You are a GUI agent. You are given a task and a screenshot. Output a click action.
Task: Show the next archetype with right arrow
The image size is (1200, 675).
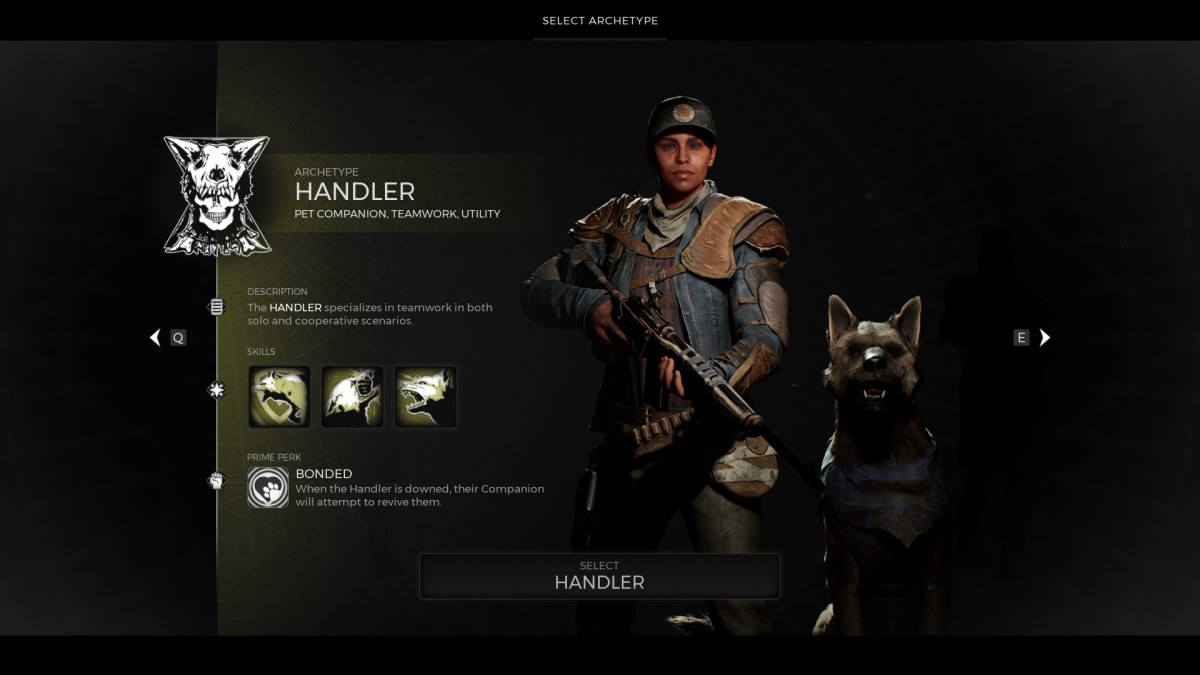tap(1045, 338)
